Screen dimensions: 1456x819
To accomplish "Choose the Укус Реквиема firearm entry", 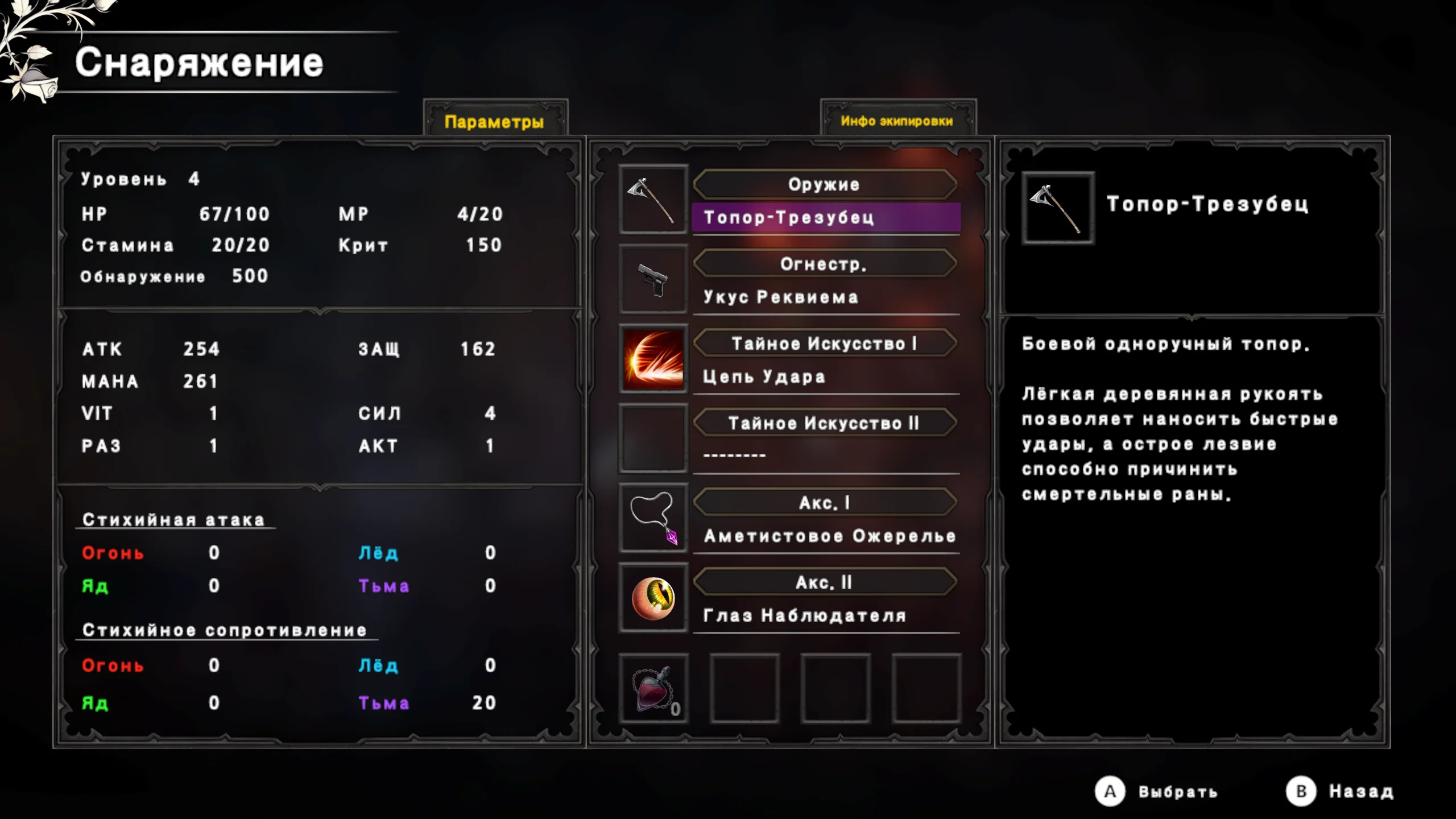I will point(826,297).
